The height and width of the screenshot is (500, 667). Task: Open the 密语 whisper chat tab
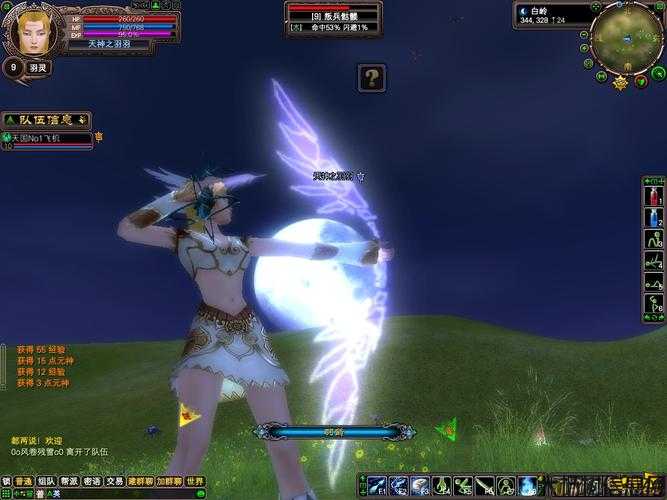(93, 481)
